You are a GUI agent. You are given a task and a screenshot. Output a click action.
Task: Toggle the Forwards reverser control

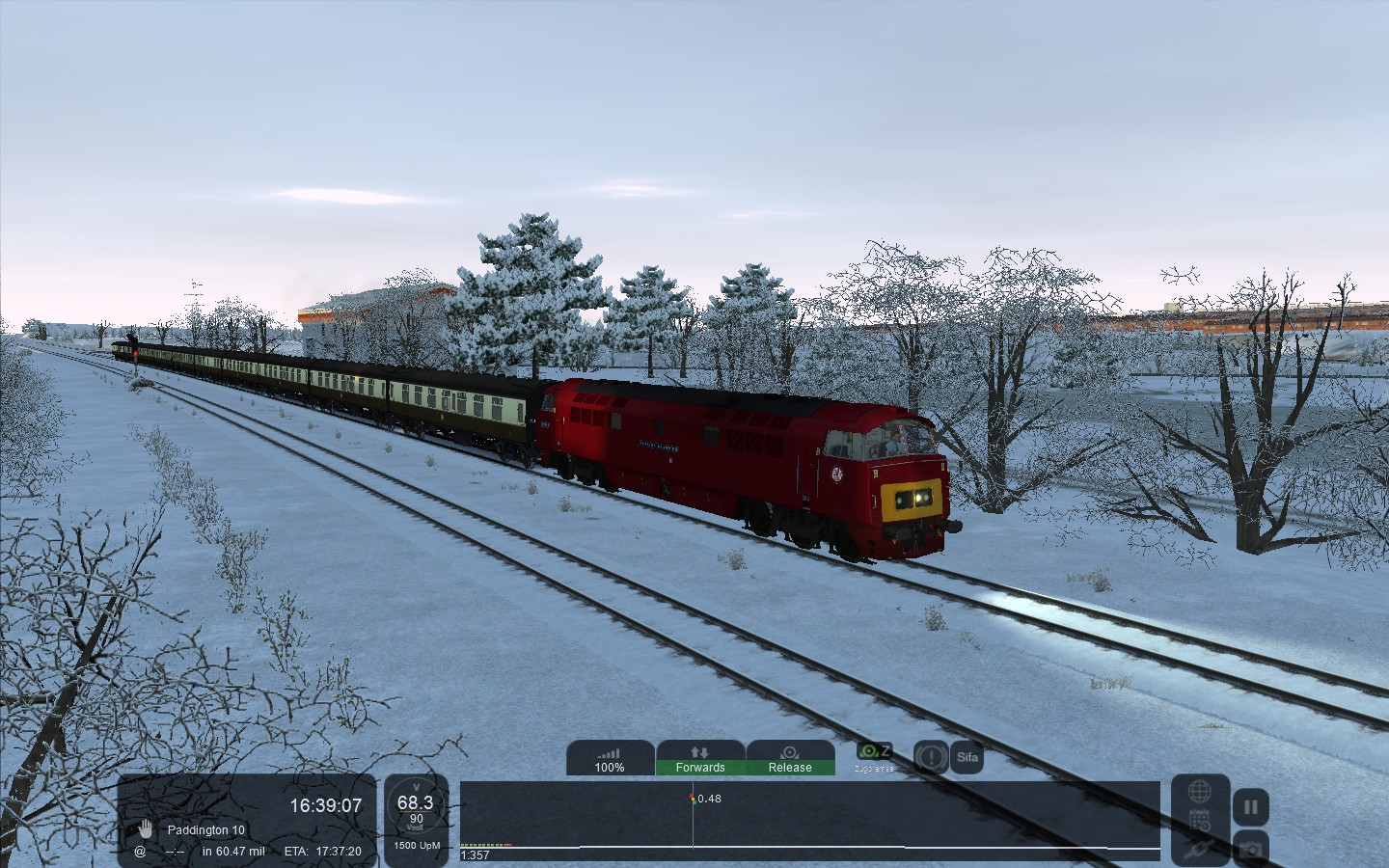[x=700, y=758]
